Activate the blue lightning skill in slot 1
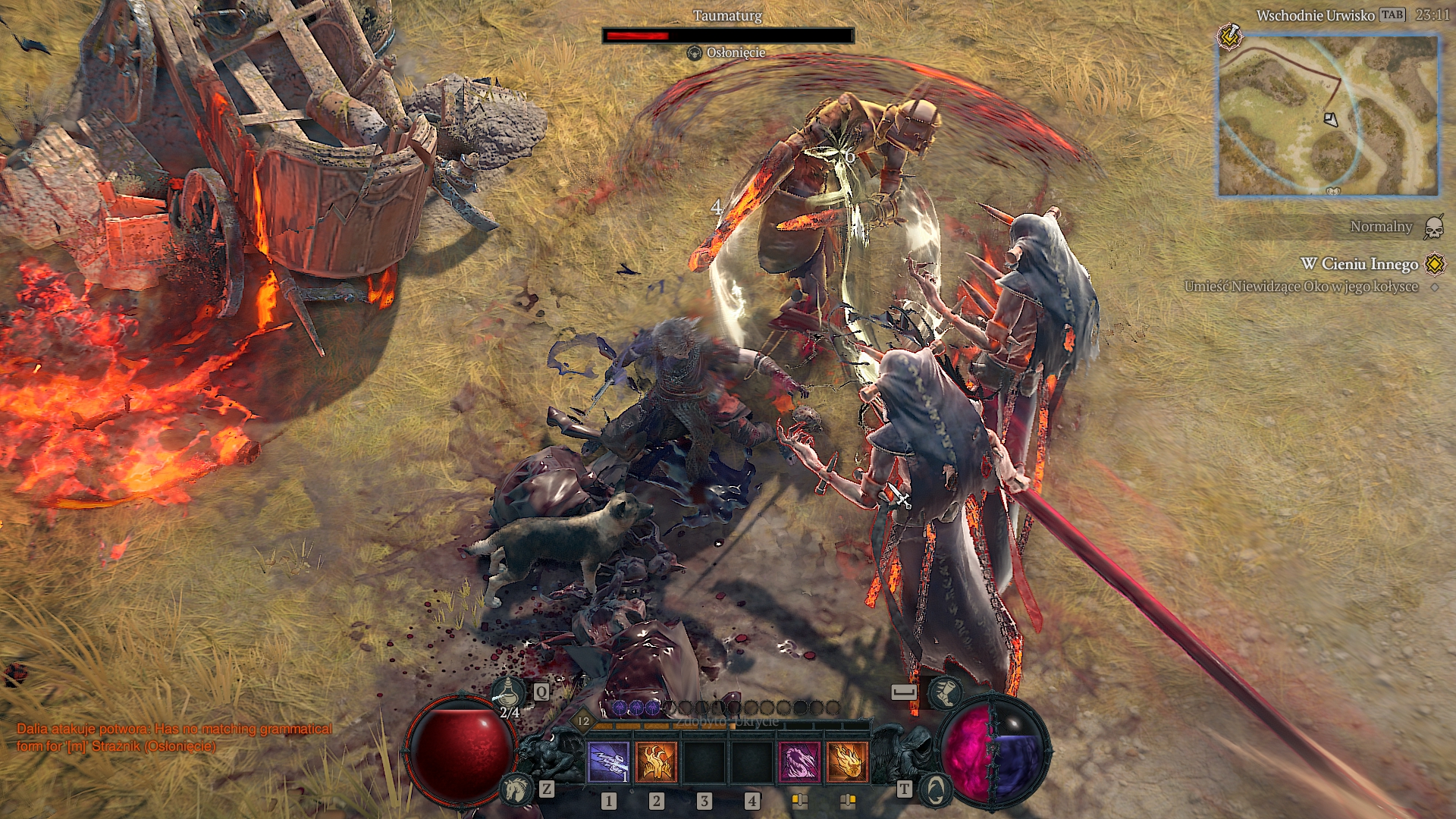1456x819 pixels. point(608,761)
